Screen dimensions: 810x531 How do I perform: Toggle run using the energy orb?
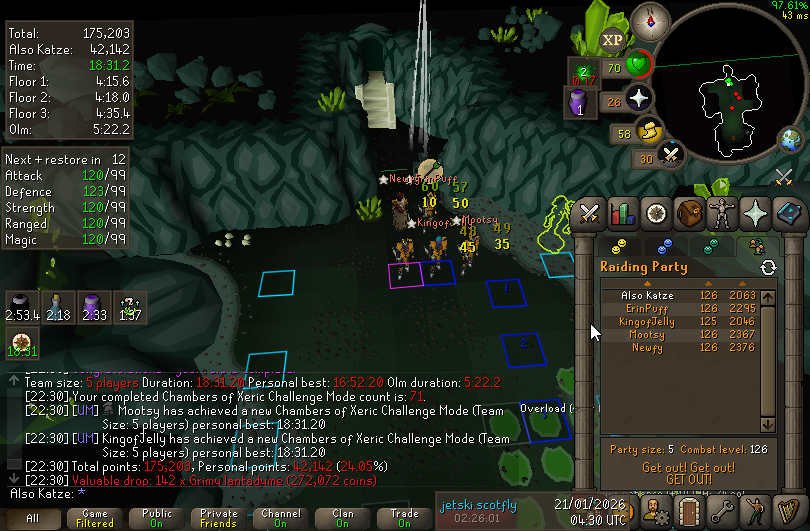(x=650, y=132)
